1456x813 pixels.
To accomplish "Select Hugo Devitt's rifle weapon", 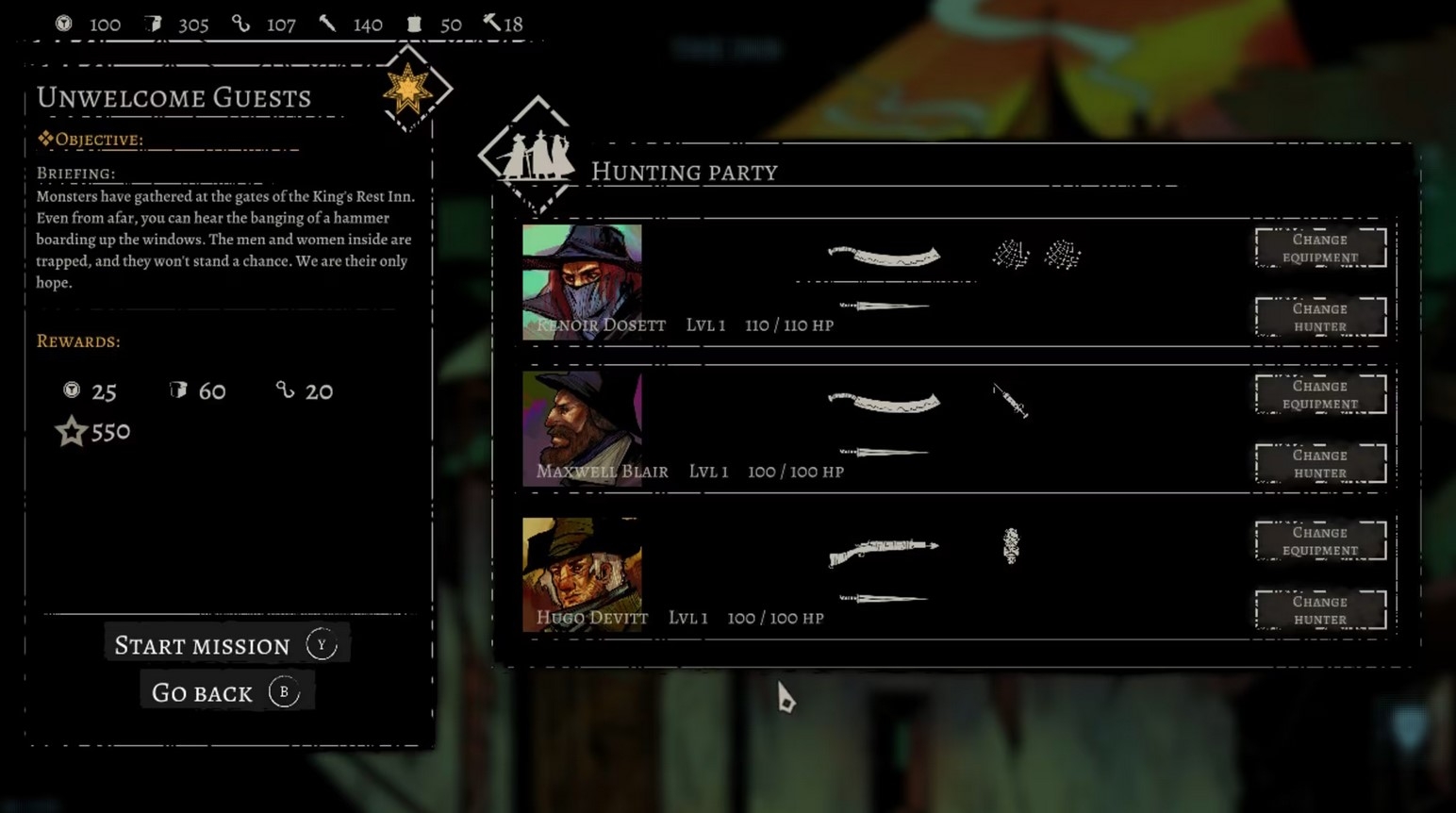I will pos(884,550).
